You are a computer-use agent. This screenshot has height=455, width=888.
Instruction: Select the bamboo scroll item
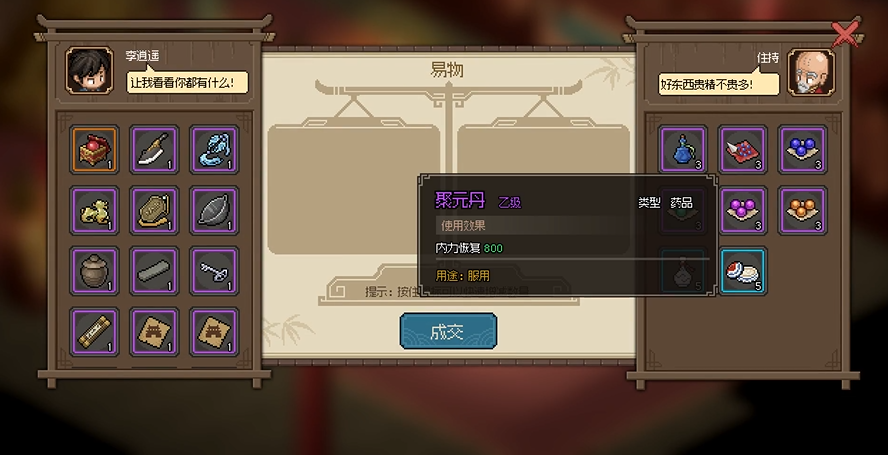point(95,330)
